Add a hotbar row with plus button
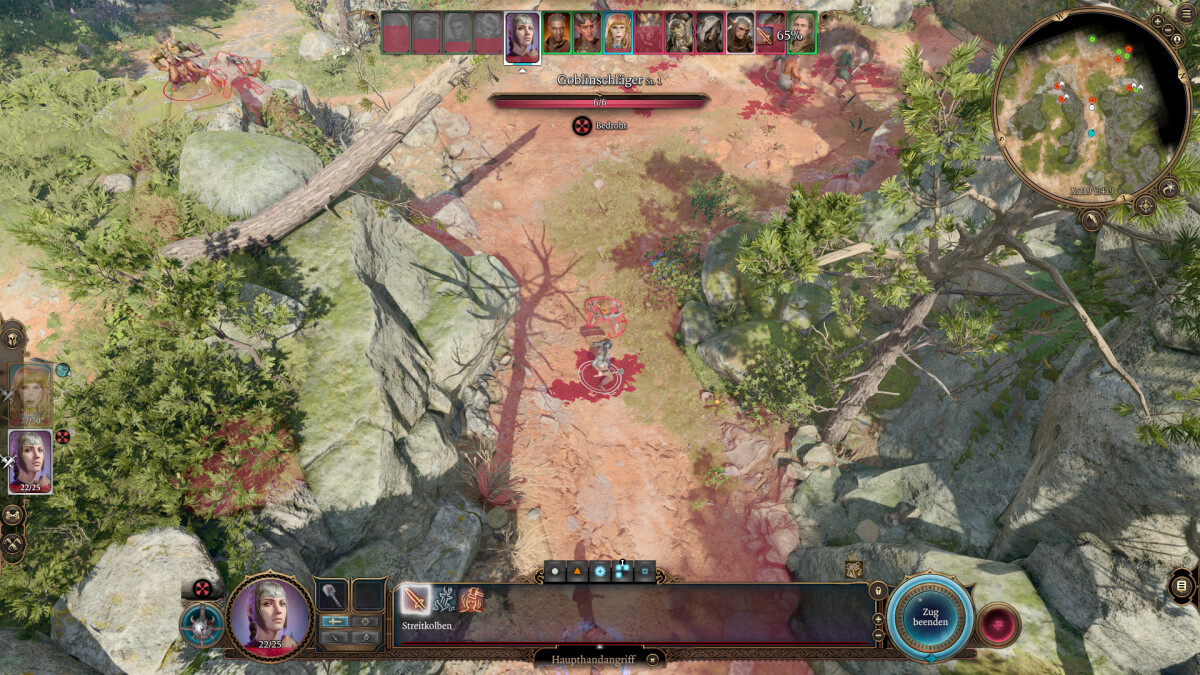1200x675 pixels. (x=878, y=619)
